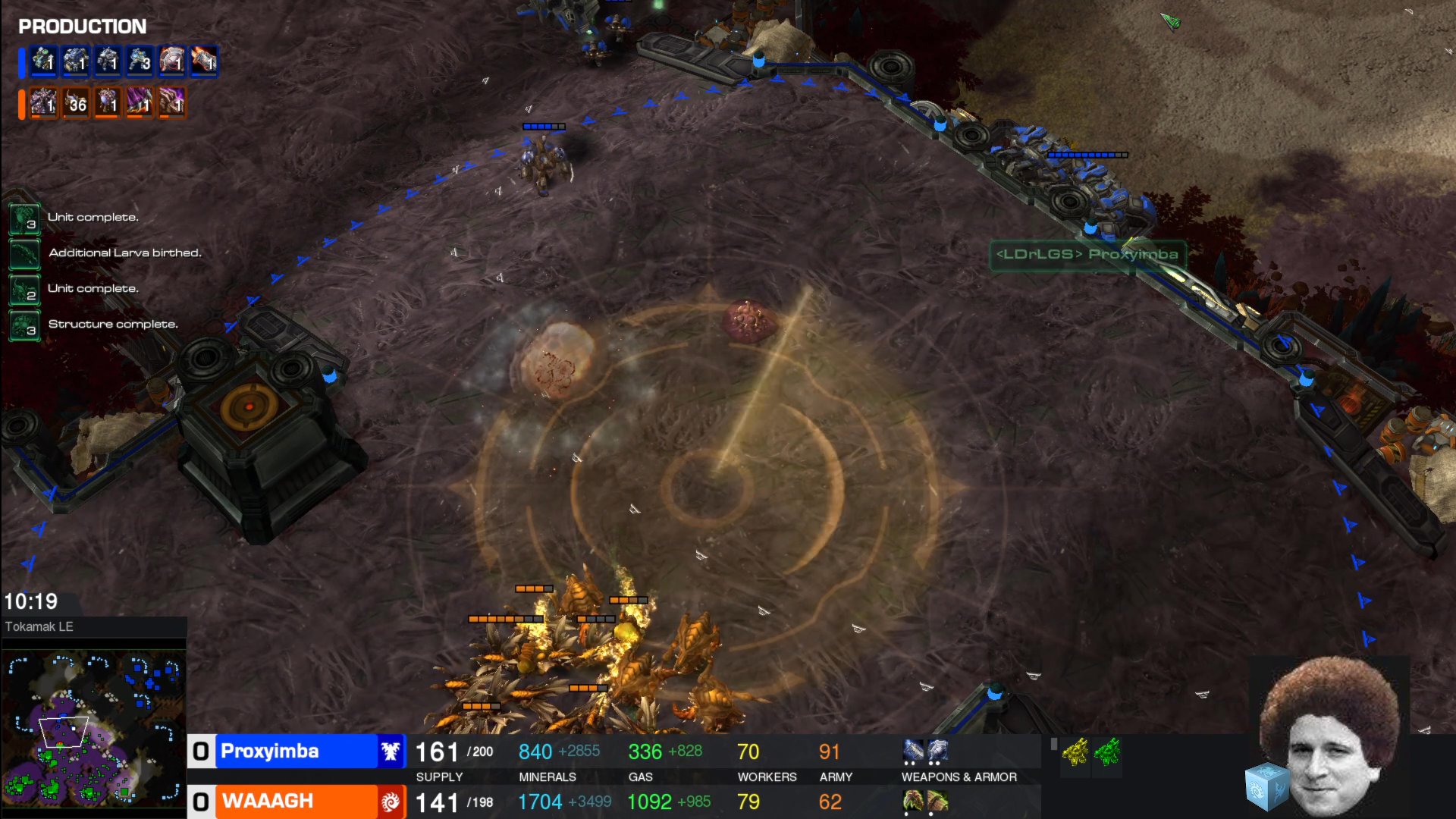Screen dimensions: 1456x819
Task: Expand the orange Zerg production row marker
Action: click(23, 104)
